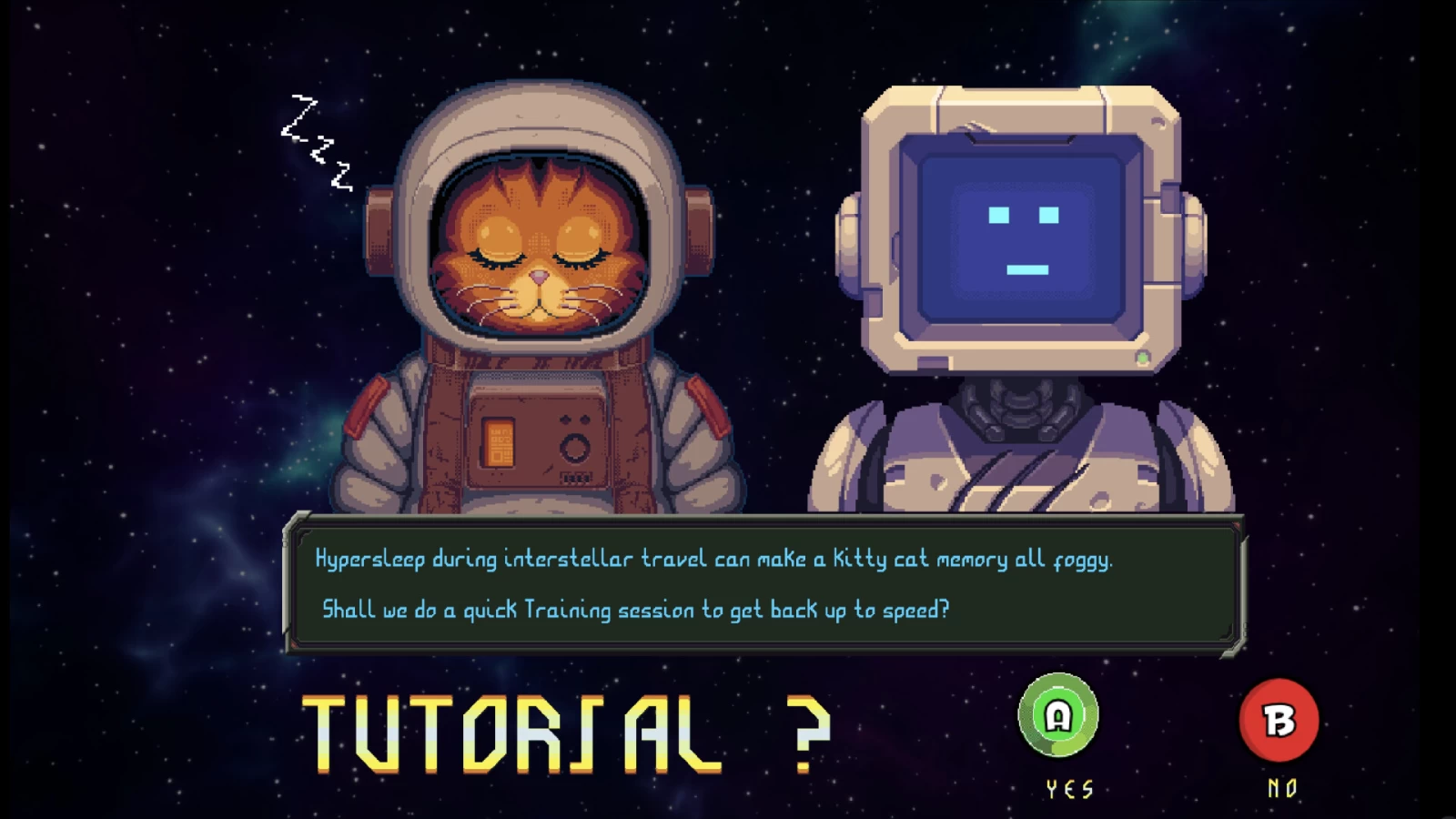Decline the tutorial with the red No button

click(1279, 720)
